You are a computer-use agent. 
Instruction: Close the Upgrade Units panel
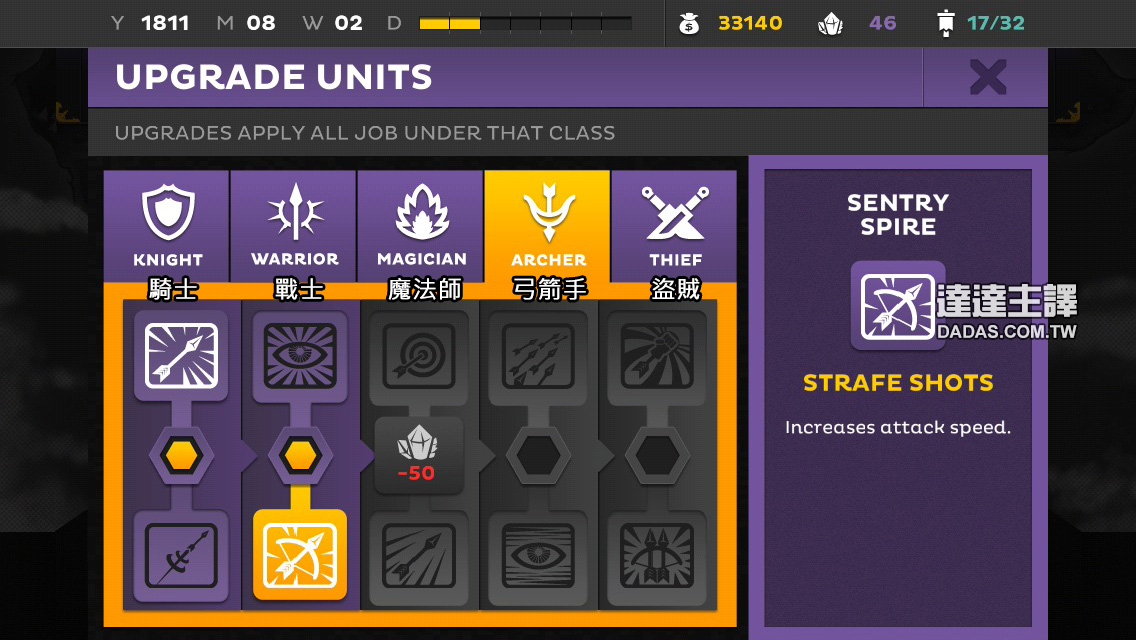(987, 77)
